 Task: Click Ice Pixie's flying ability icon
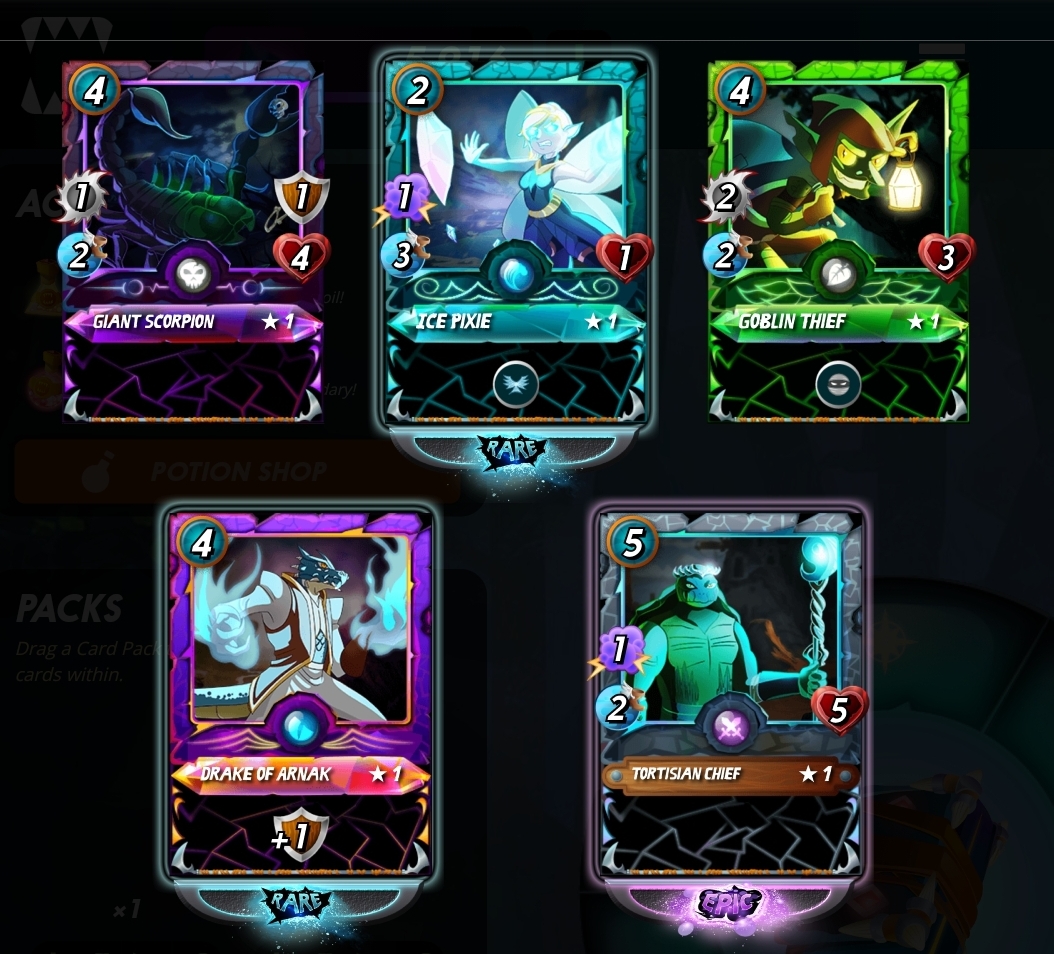point(516,384)
